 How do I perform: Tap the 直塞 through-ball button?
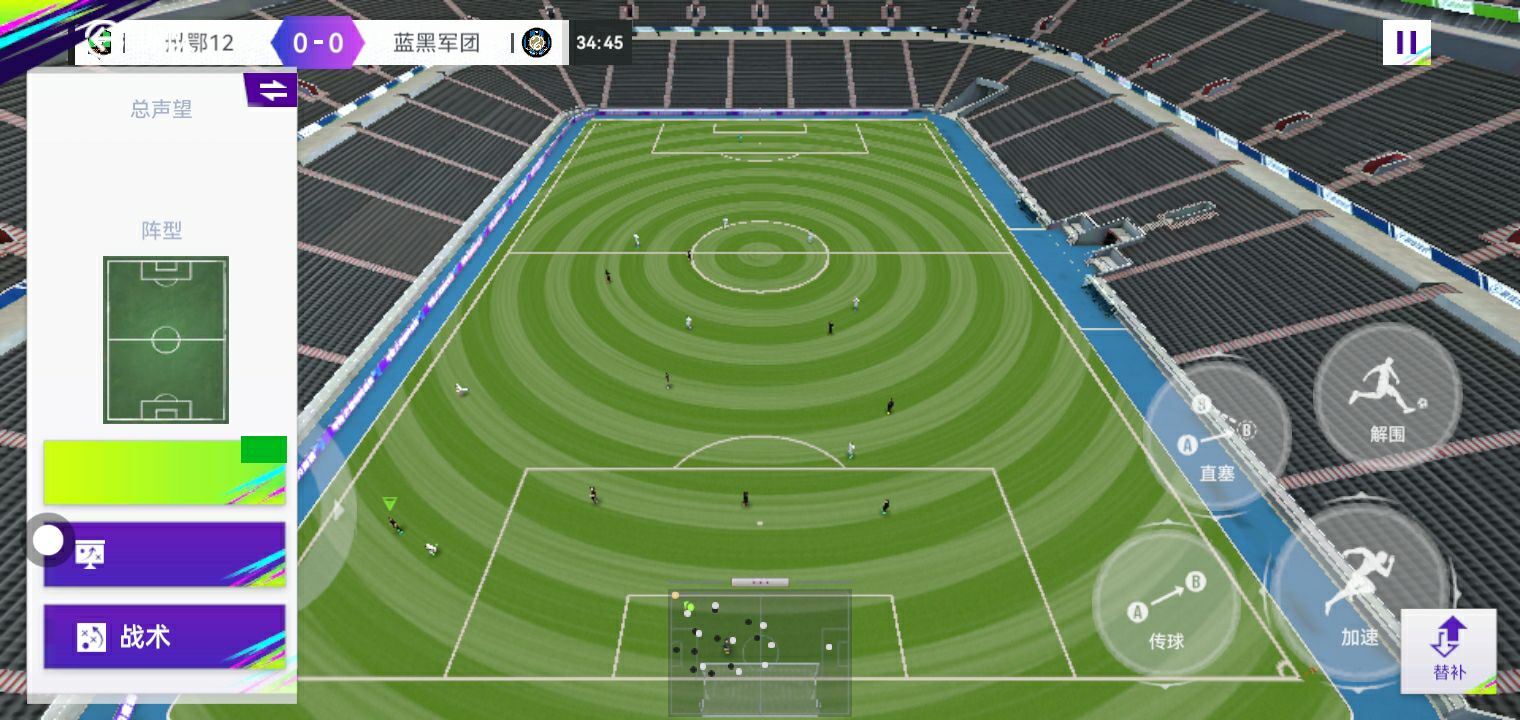pos(1216,440)
